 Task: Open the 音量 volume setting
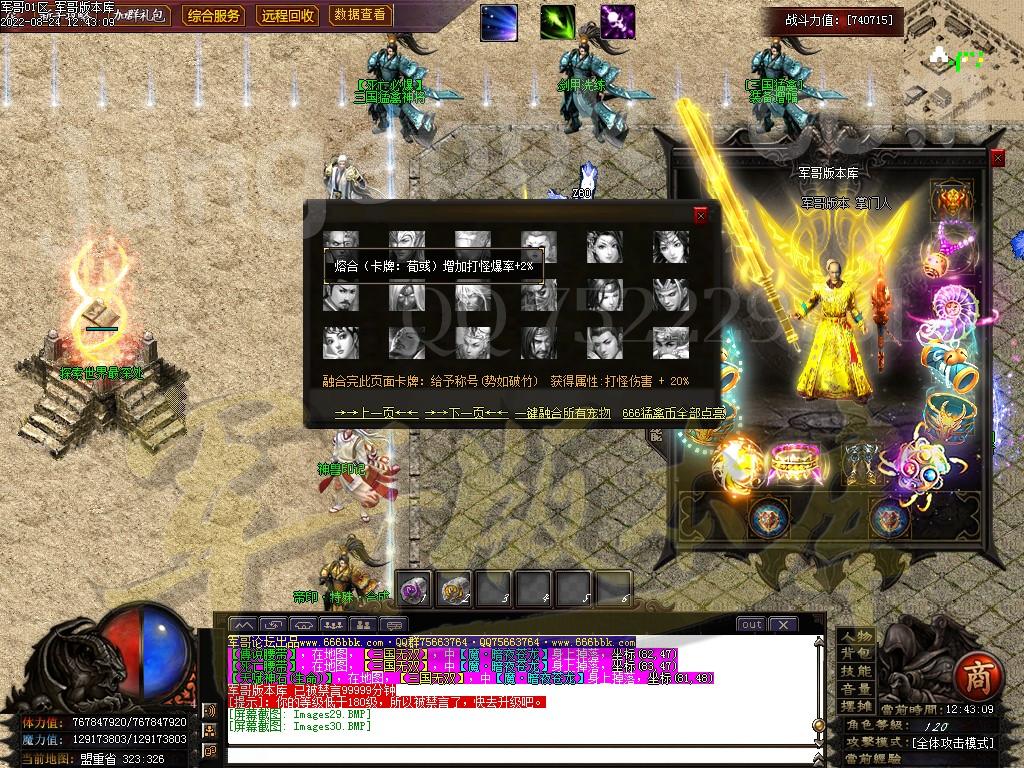854,689
